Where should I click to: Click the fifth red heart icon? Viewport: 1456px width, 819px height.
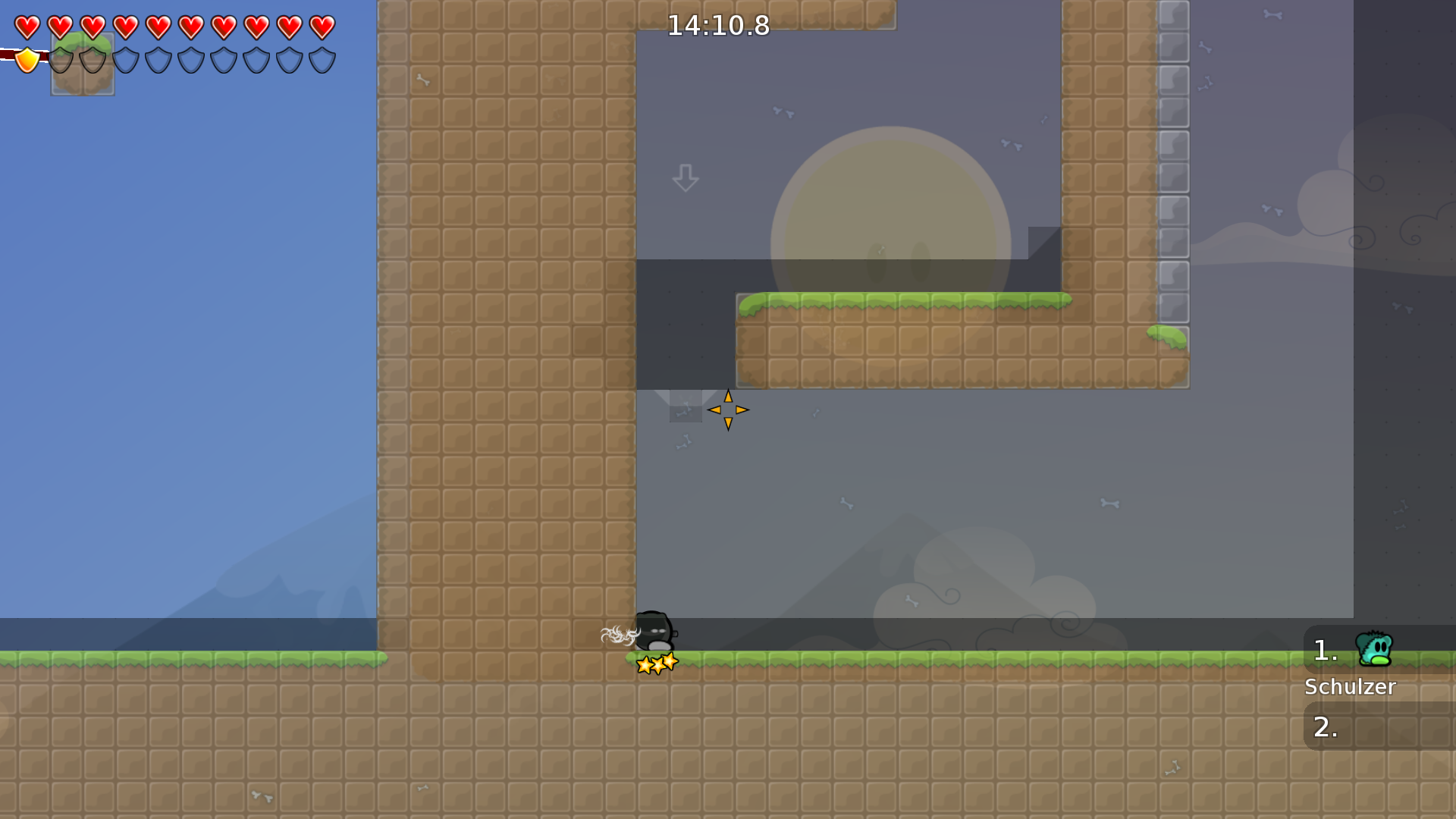click(x=158, y=25)
